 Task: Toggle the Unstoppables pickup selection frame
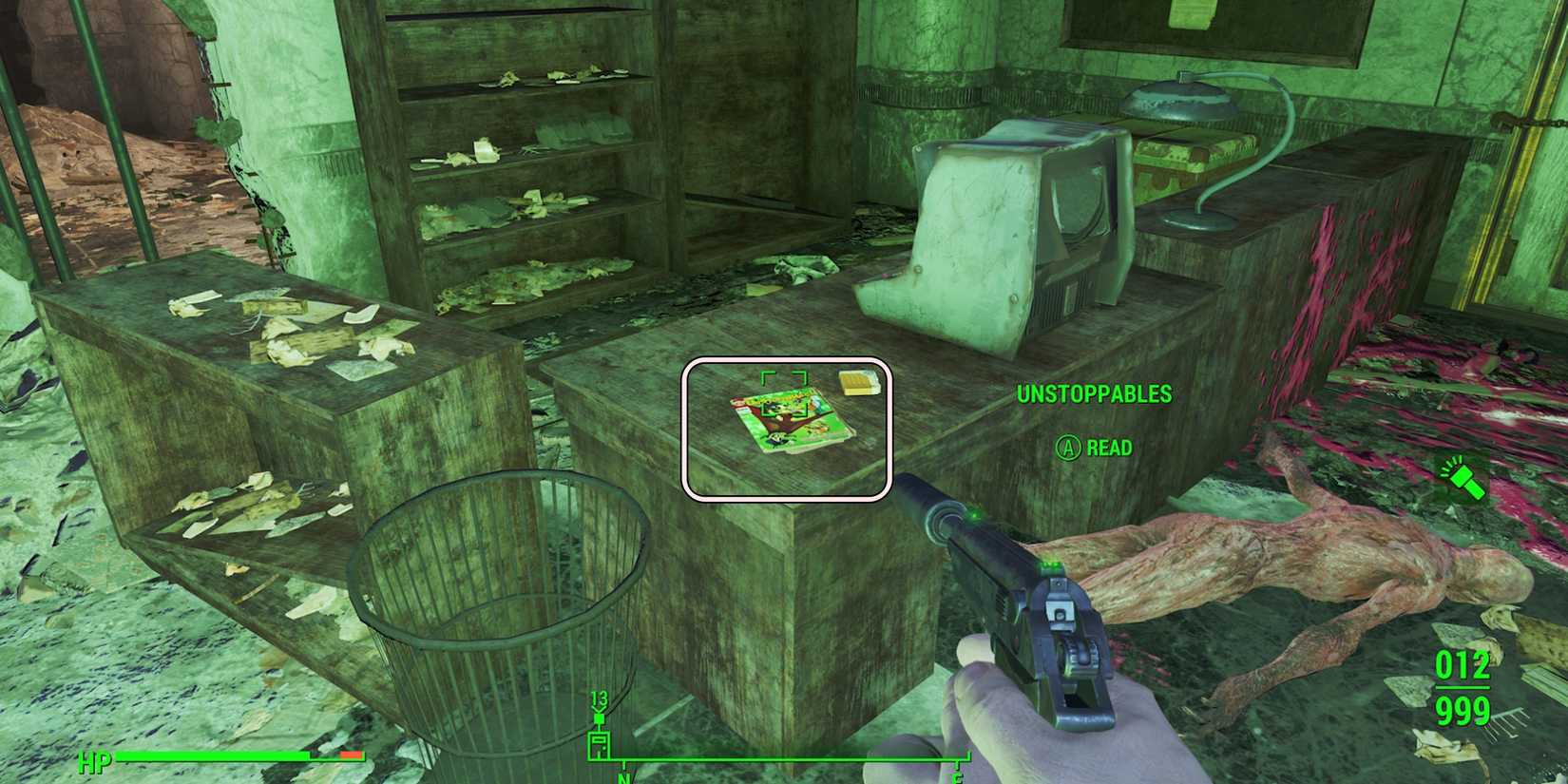tap(789, 428)
